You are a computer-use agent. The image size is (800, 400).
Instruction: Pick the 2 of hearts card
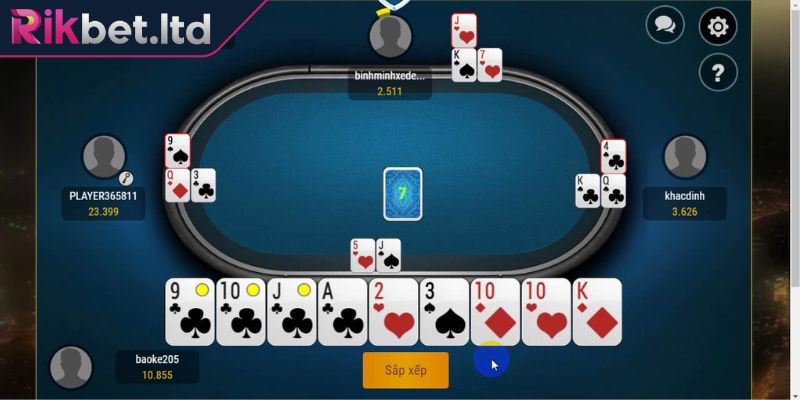point(393,312)
